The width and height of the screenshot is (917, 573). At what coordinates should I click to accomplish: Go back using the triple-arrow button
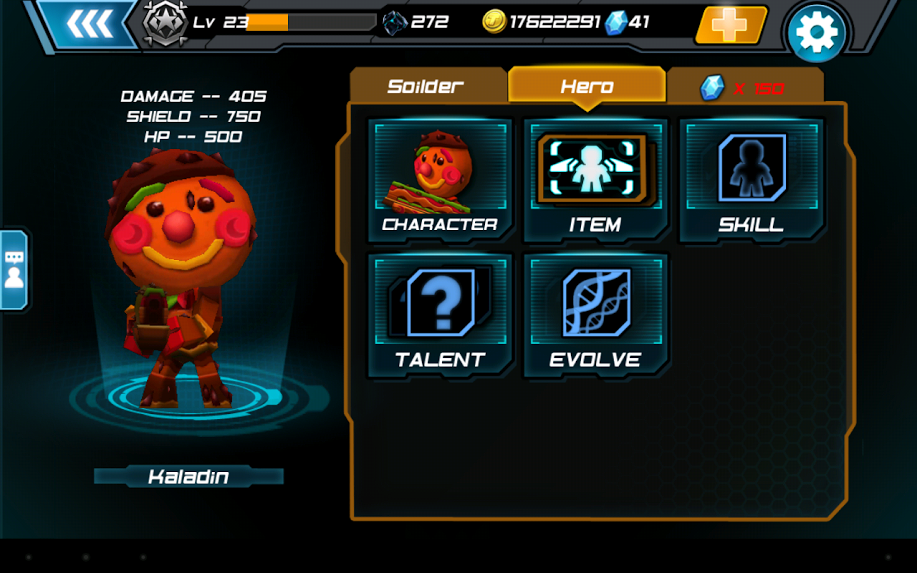(90, 24)
